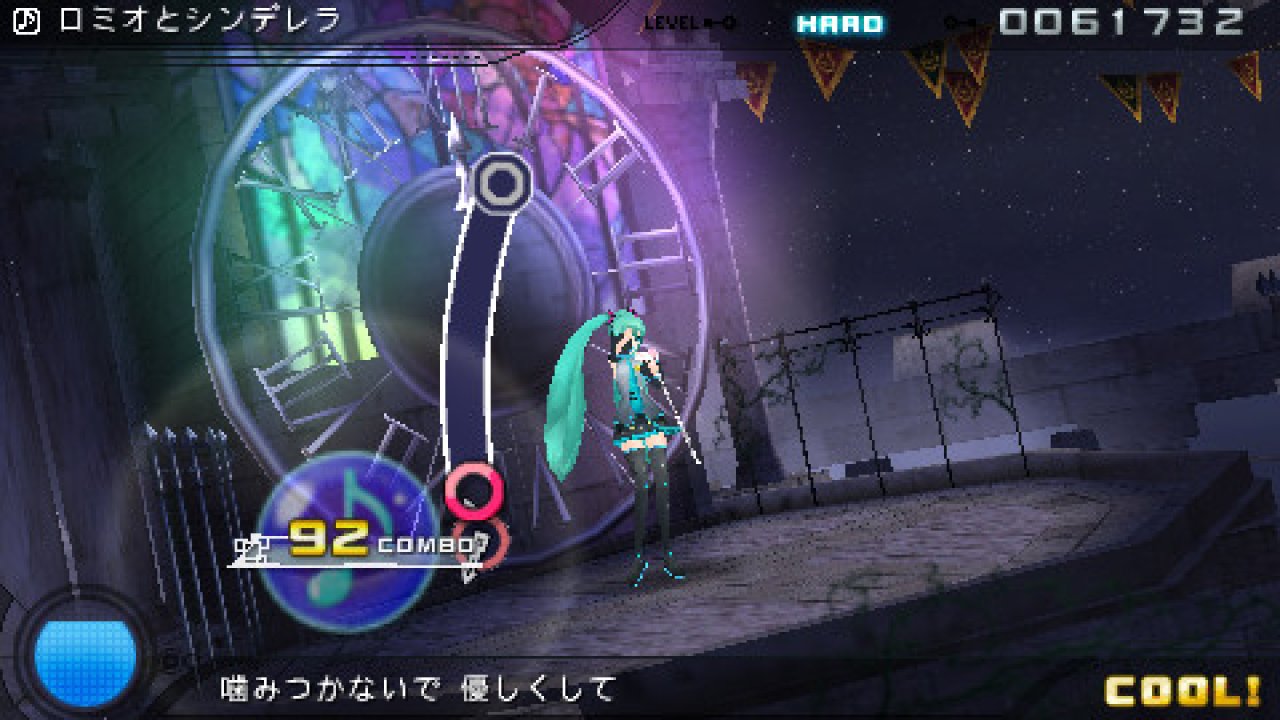1280x720 pixels.
Task: Click the music note icon beside the song title
Action: tap(27, 21)
